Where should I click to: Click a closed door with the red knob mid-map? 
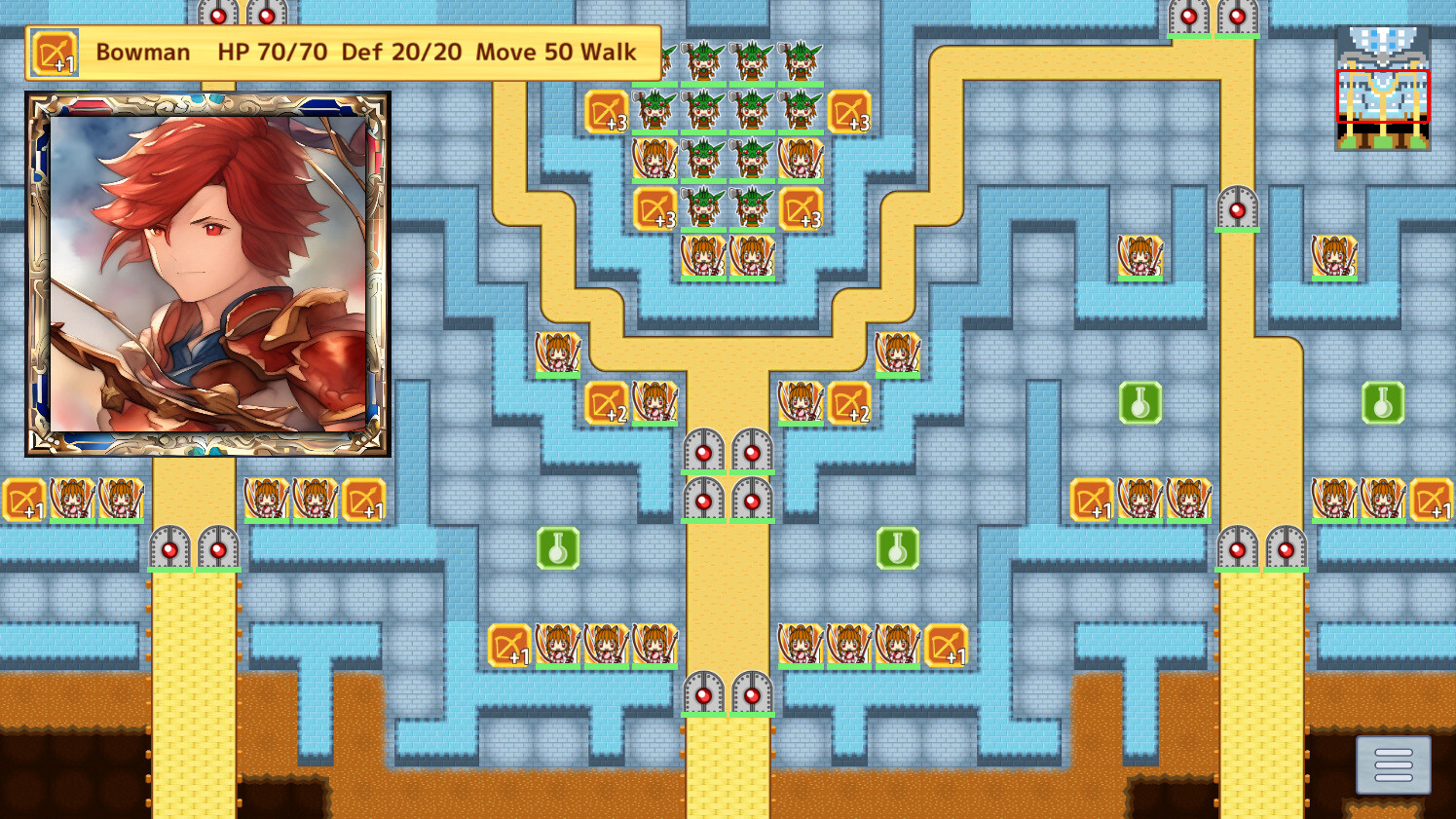click(x=704, y=451)
